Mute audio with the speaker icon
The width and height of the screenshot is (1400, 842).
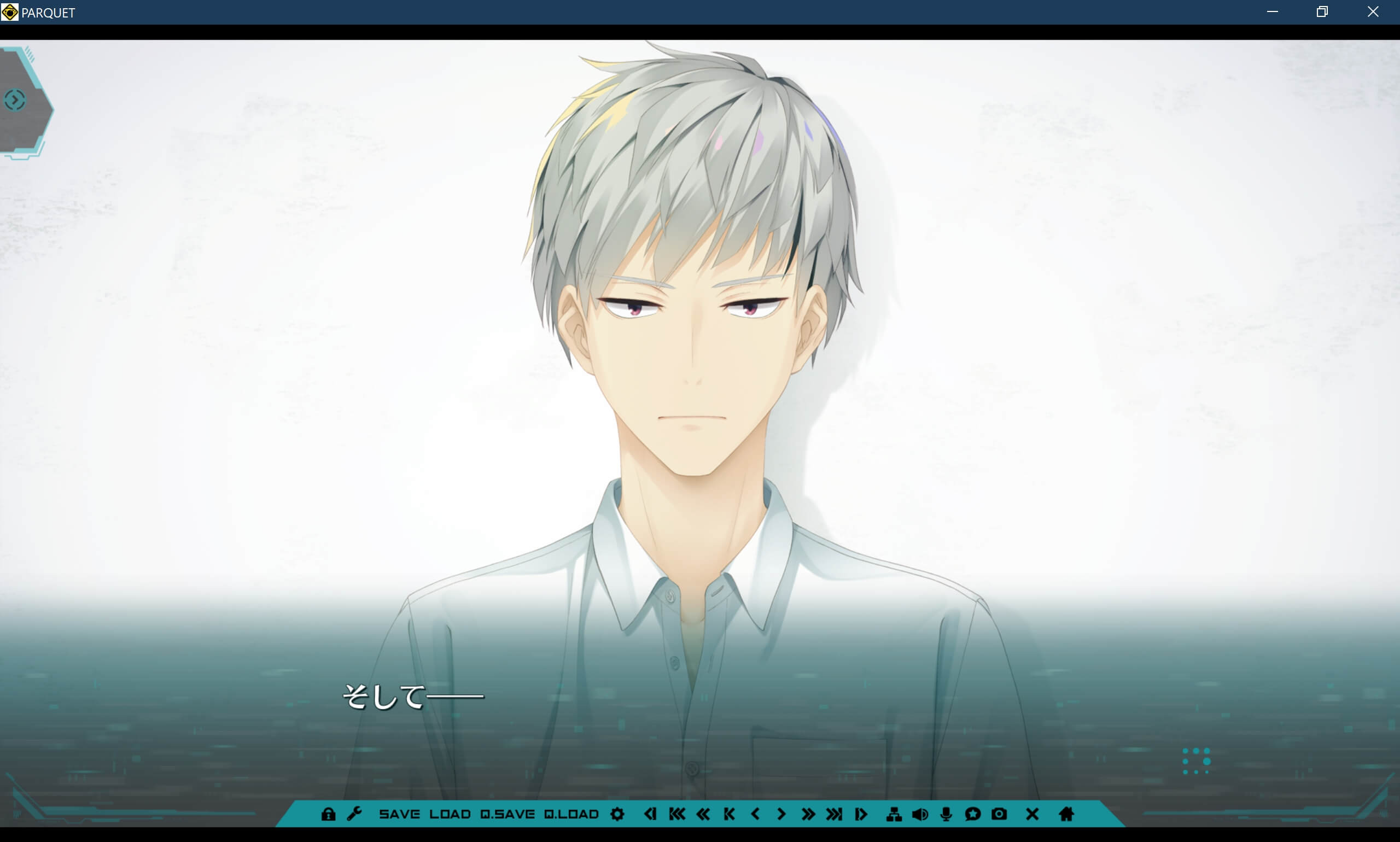pos(920,815)
